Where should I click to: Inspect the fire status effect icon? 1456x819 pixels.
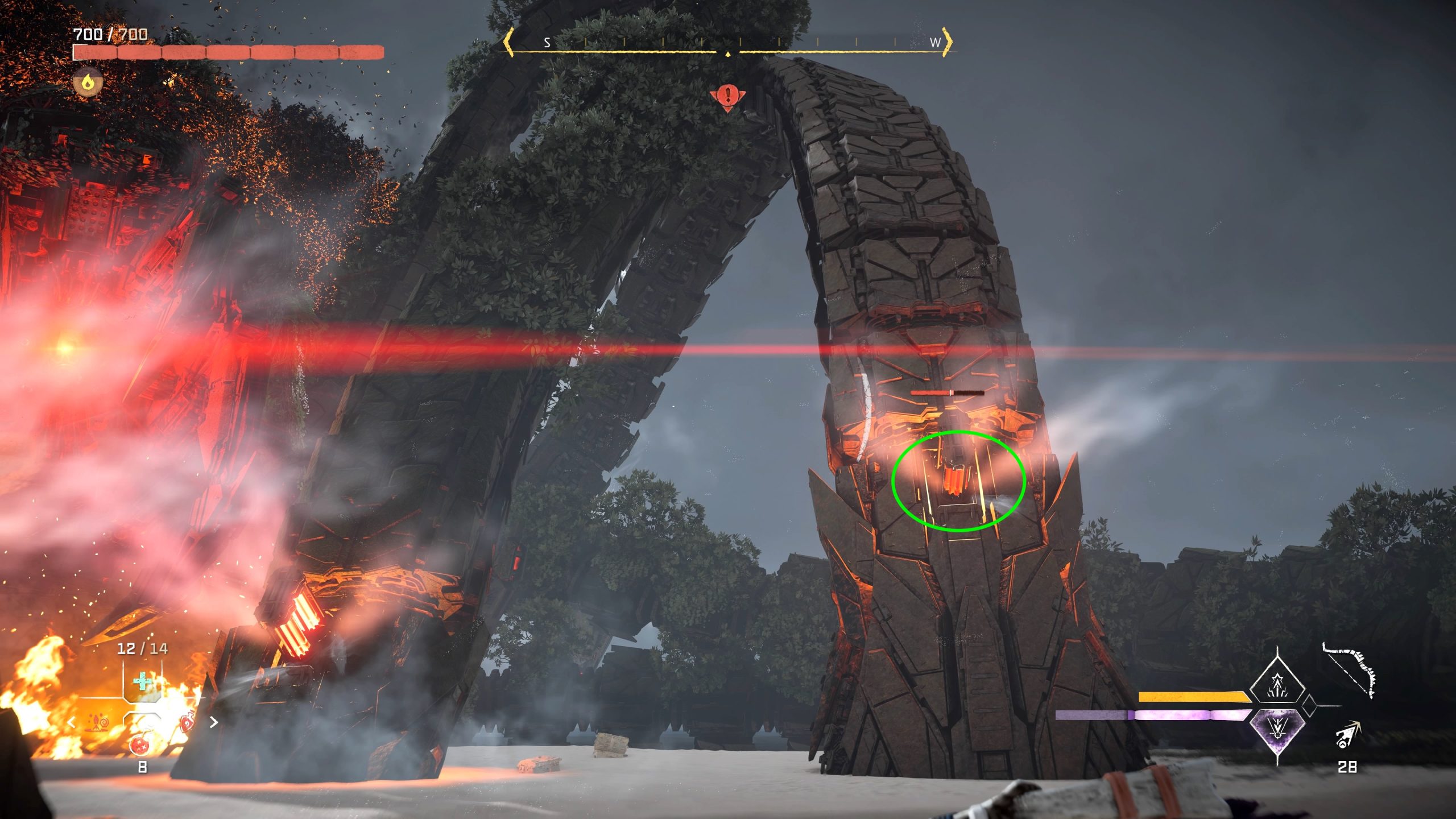point(88,82)
